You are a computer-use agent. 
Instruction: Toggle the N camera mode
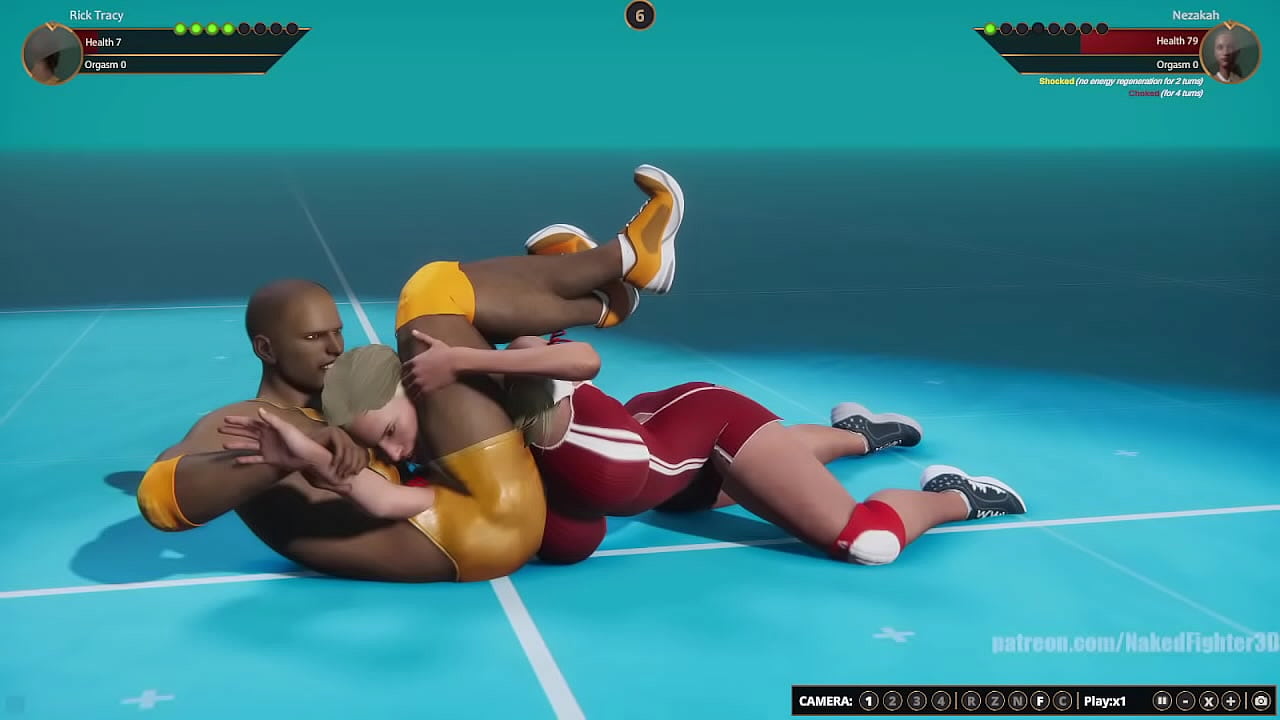point(1019,700)
